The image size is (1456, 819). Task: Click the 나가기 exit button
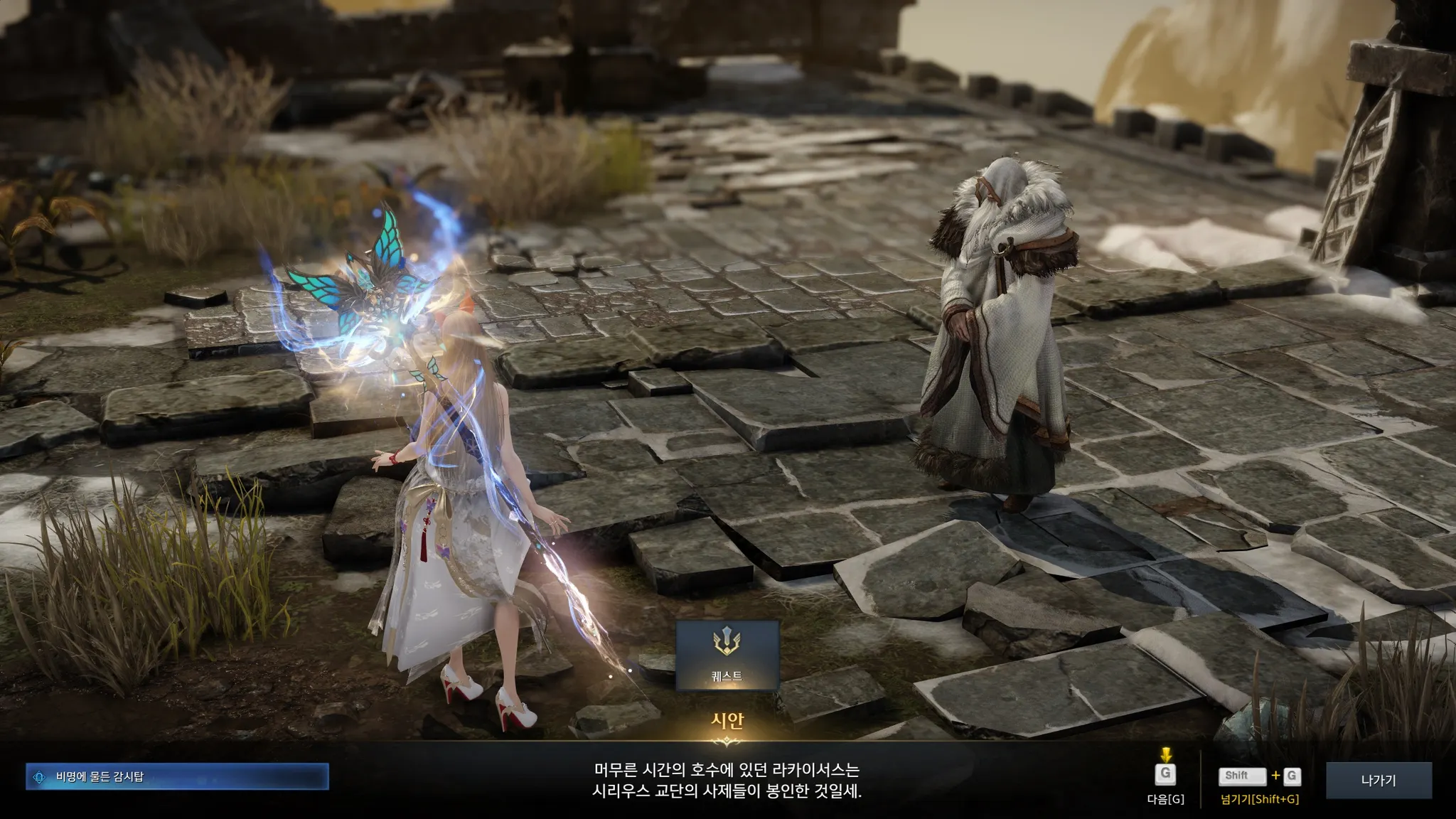1378,780
